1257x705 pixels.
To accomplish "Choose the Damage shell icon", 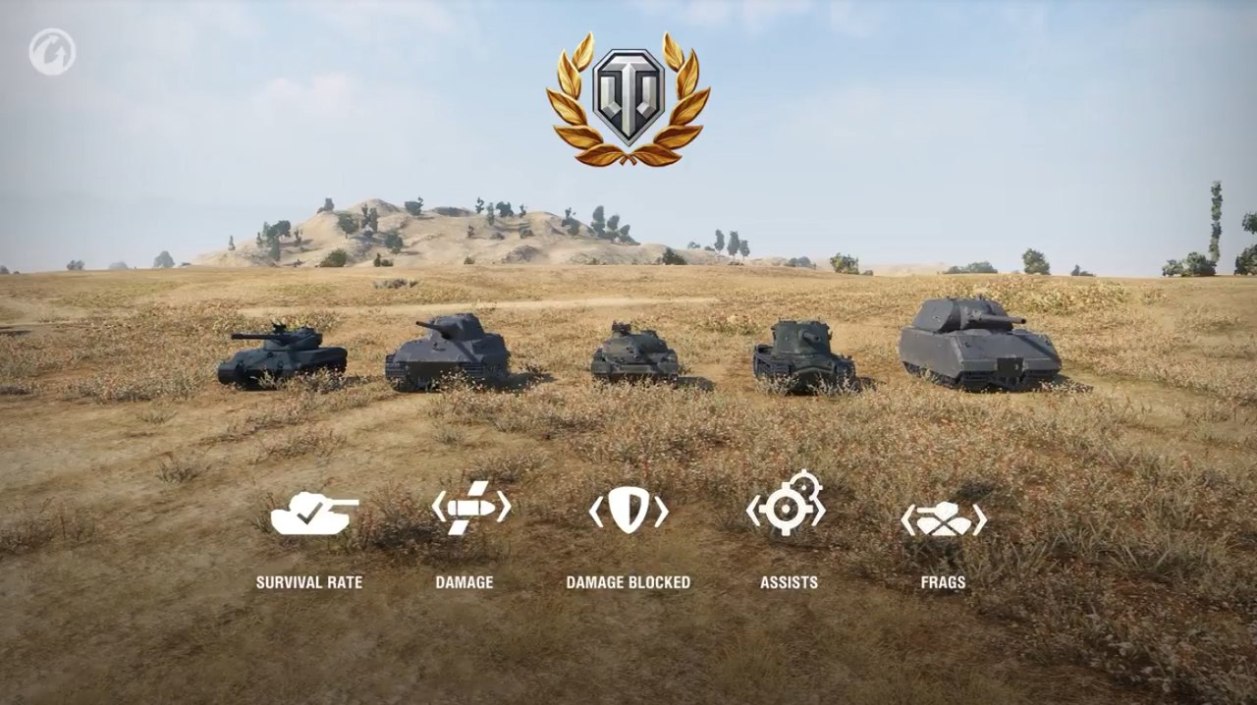I will [470, 509].
